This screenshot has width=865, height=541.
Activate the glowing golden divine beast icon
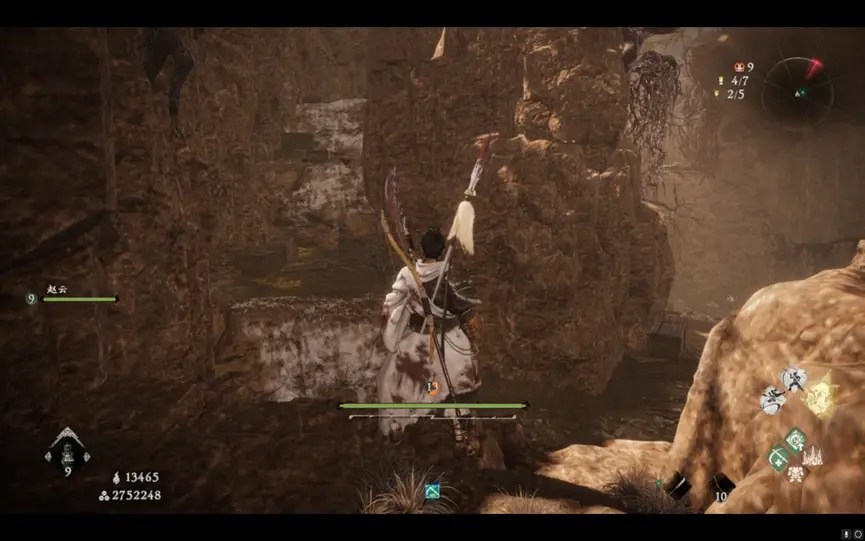820,396
